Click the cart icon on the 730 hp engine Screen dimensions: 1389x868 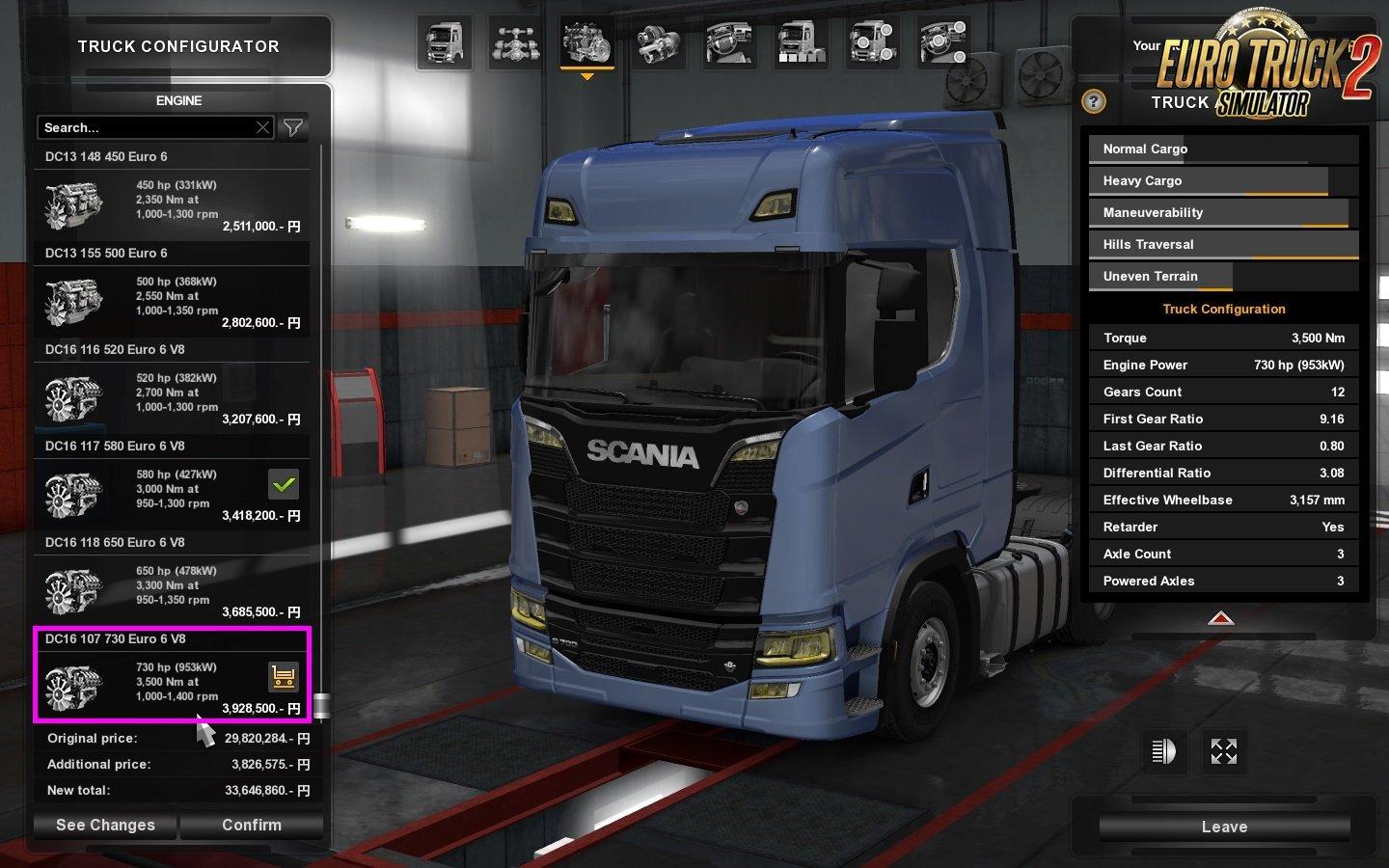pyautogui.click(x=284, y=677)
